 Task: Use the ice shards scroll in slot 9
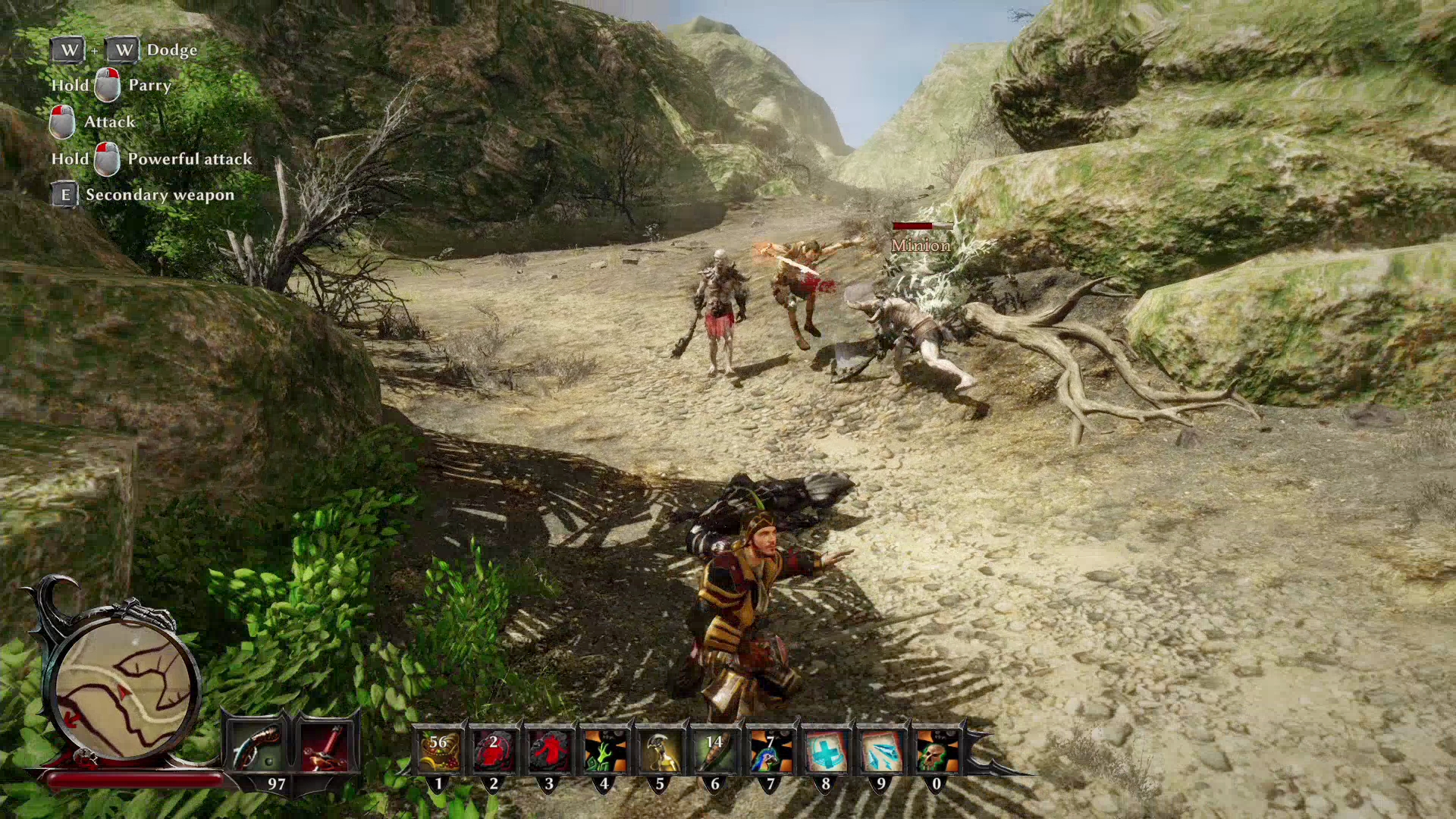(881, 749)
